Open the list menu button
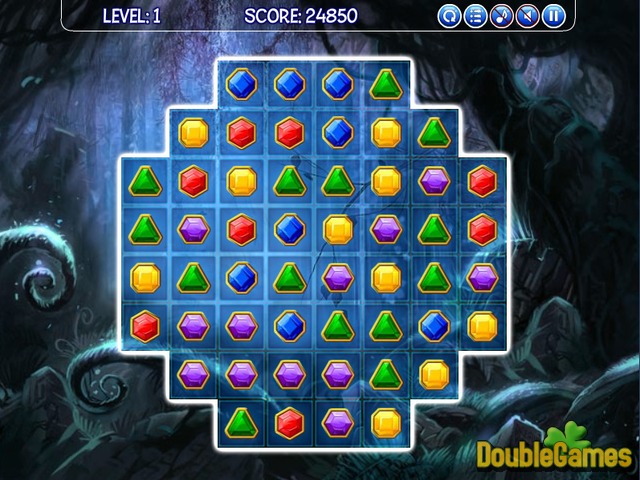 click(476, 16)
